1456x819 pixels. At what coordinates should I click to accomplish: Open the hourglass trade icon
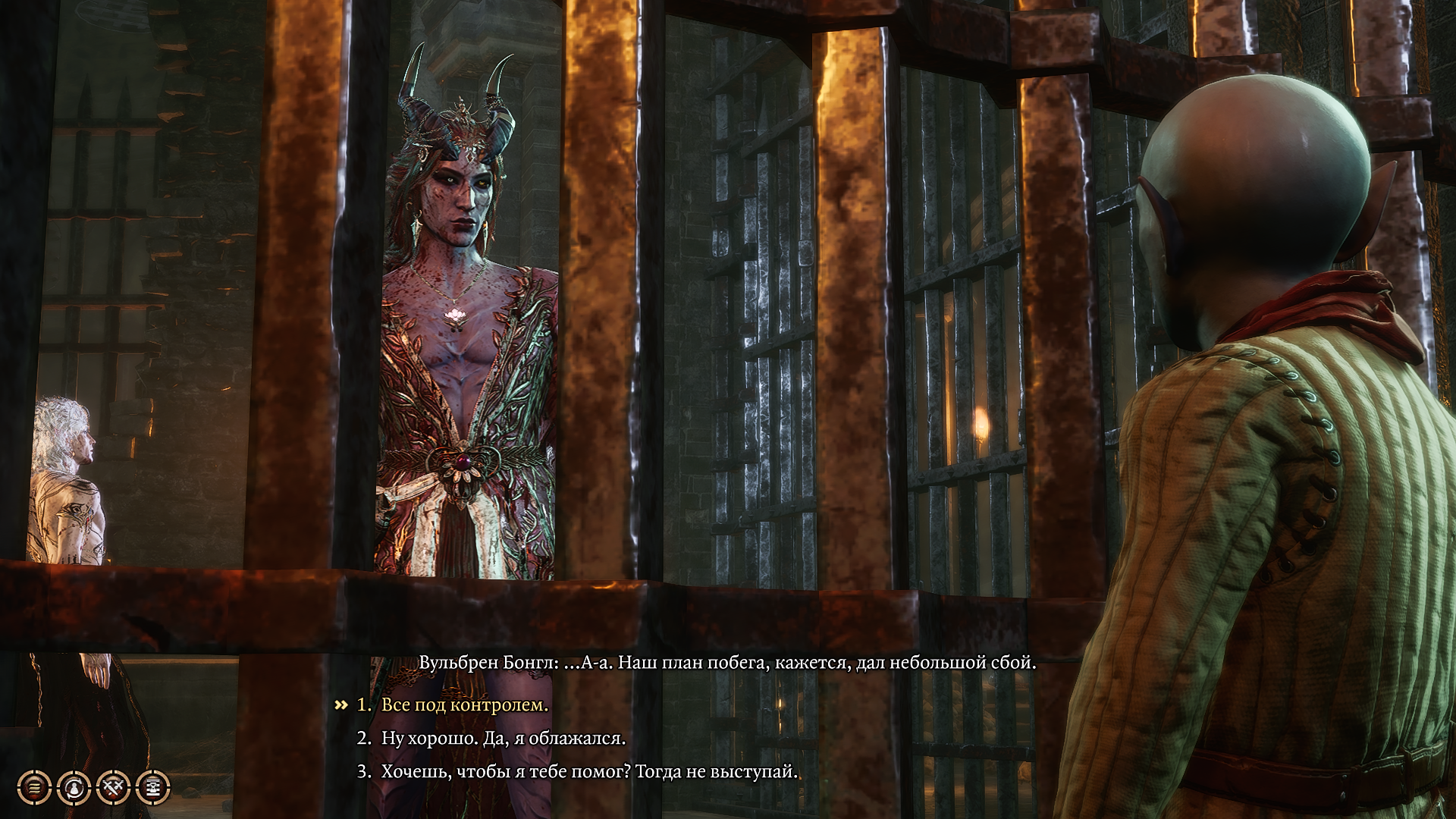click(x=153, y=788)
